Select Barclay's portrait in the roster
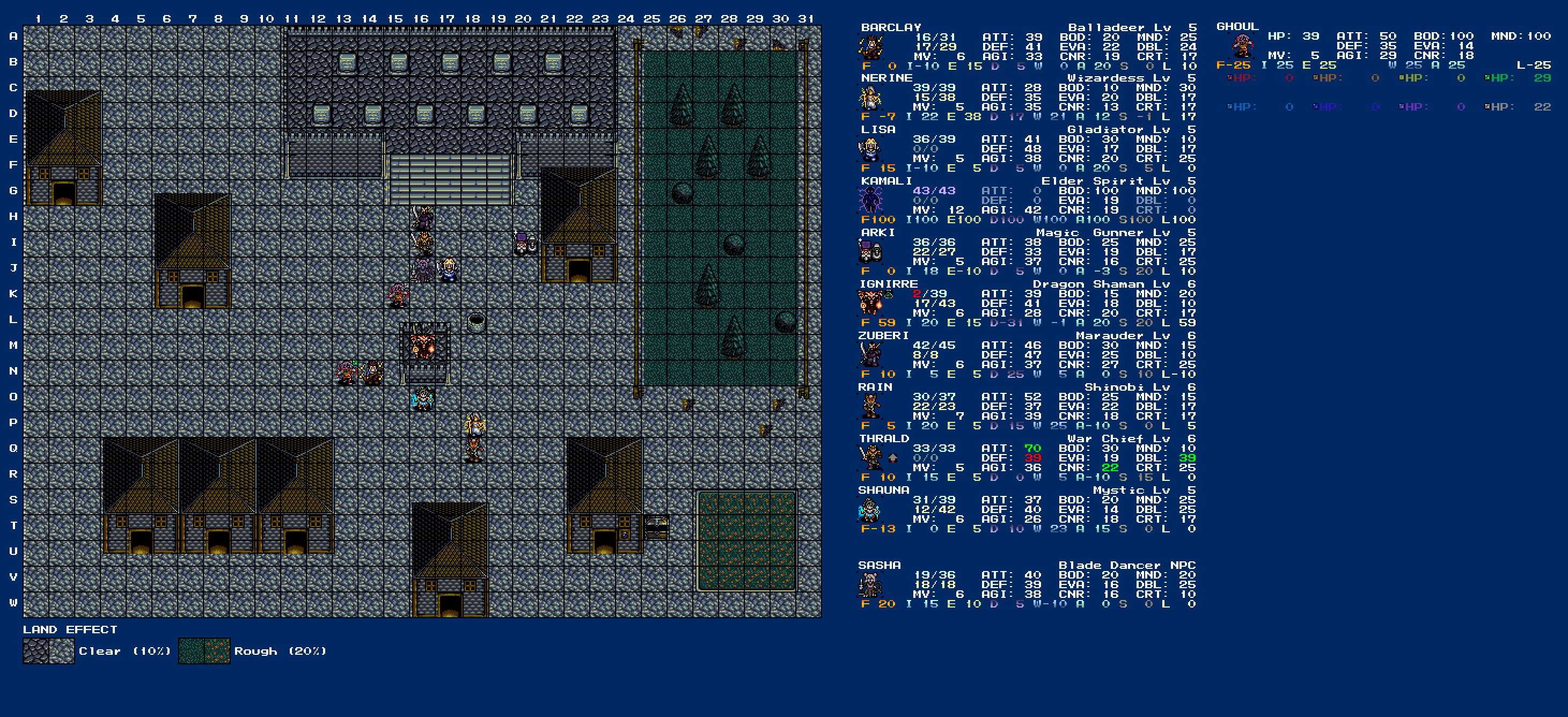This screenshot has height=717, width=1568. pos(870,47)
